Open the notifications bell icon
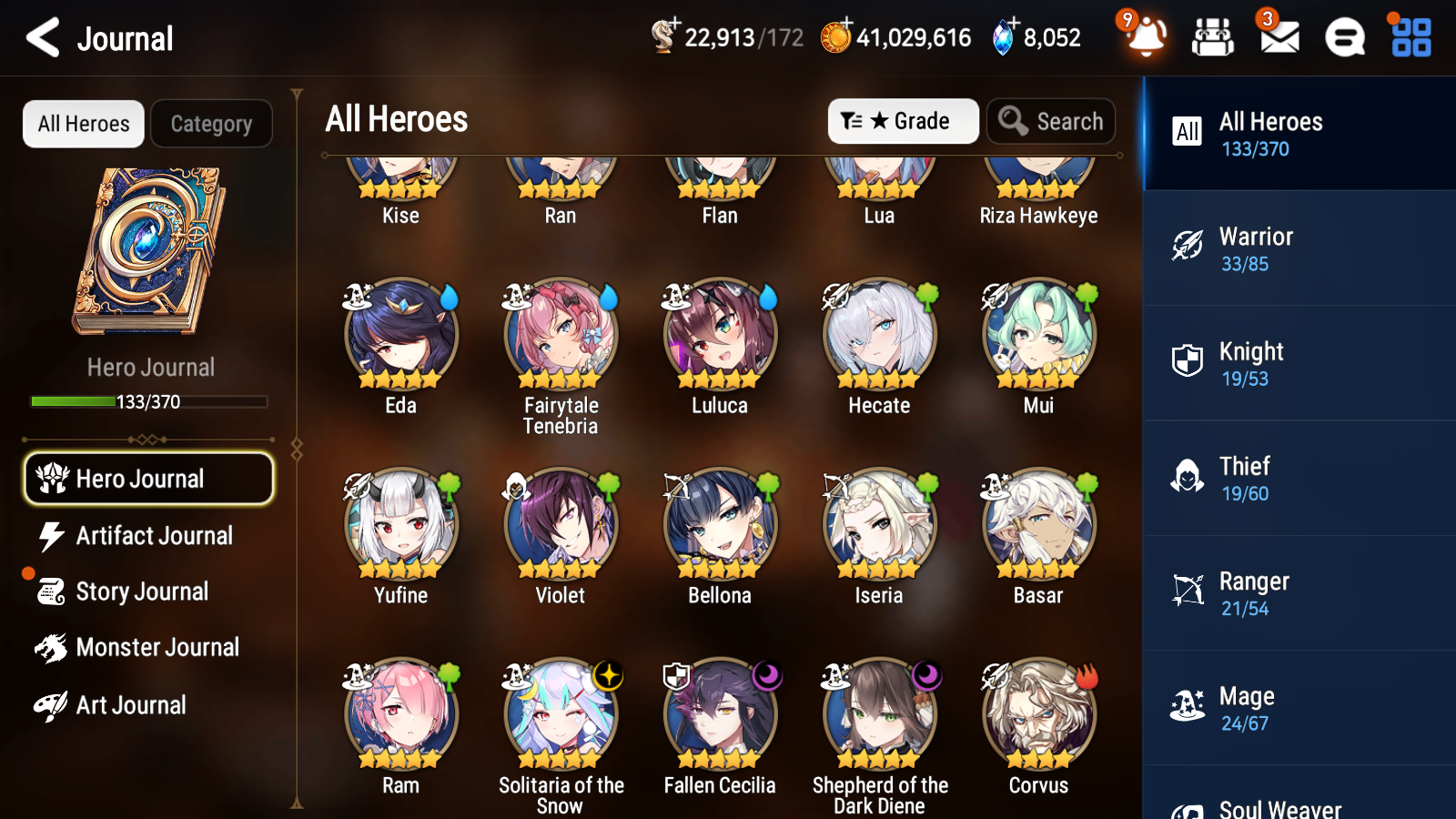The height and width of the screenshot is (819, 1456). click(1146, 38)
